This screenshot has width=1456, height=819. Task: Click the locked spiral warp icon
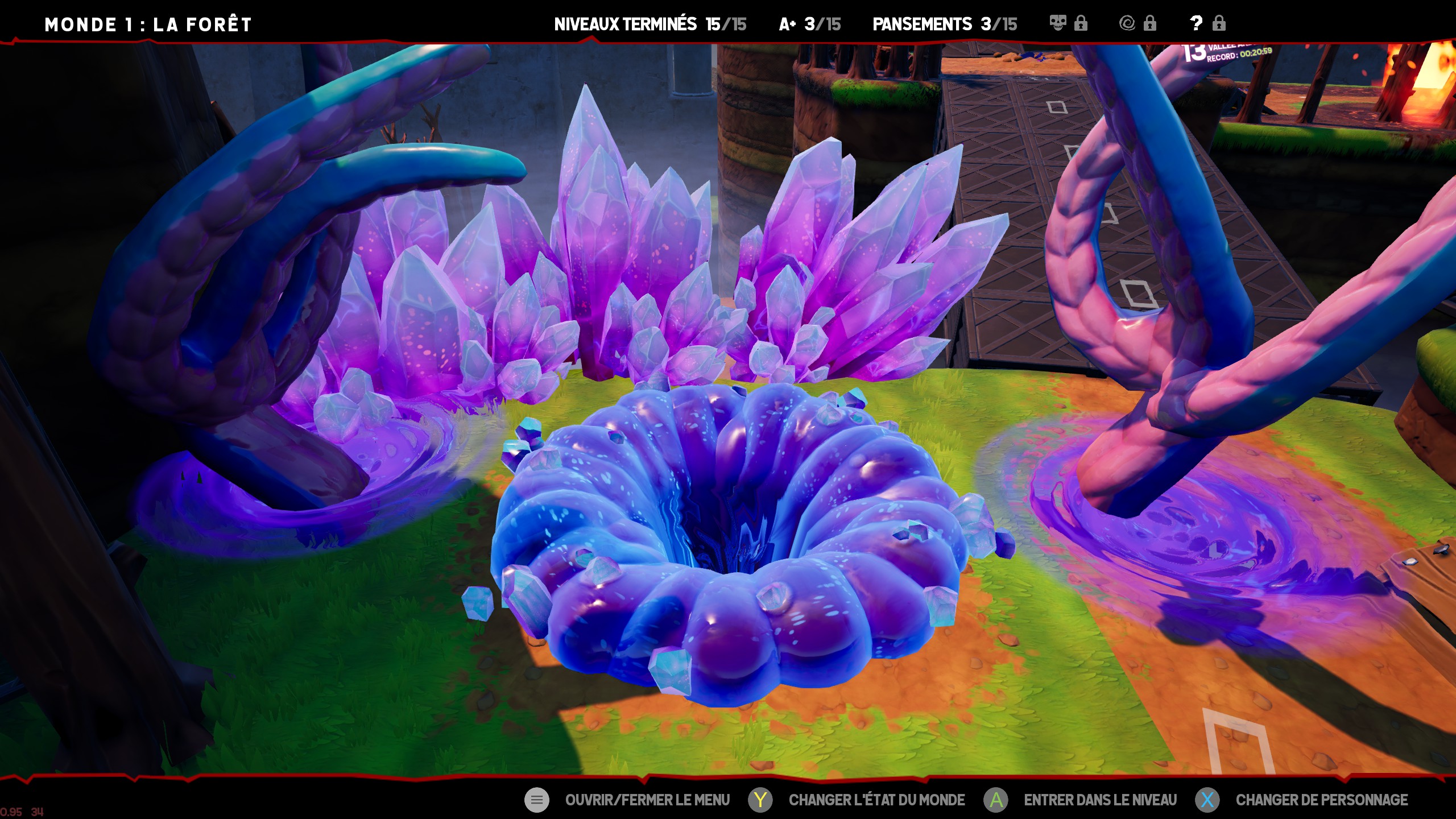1127,23
